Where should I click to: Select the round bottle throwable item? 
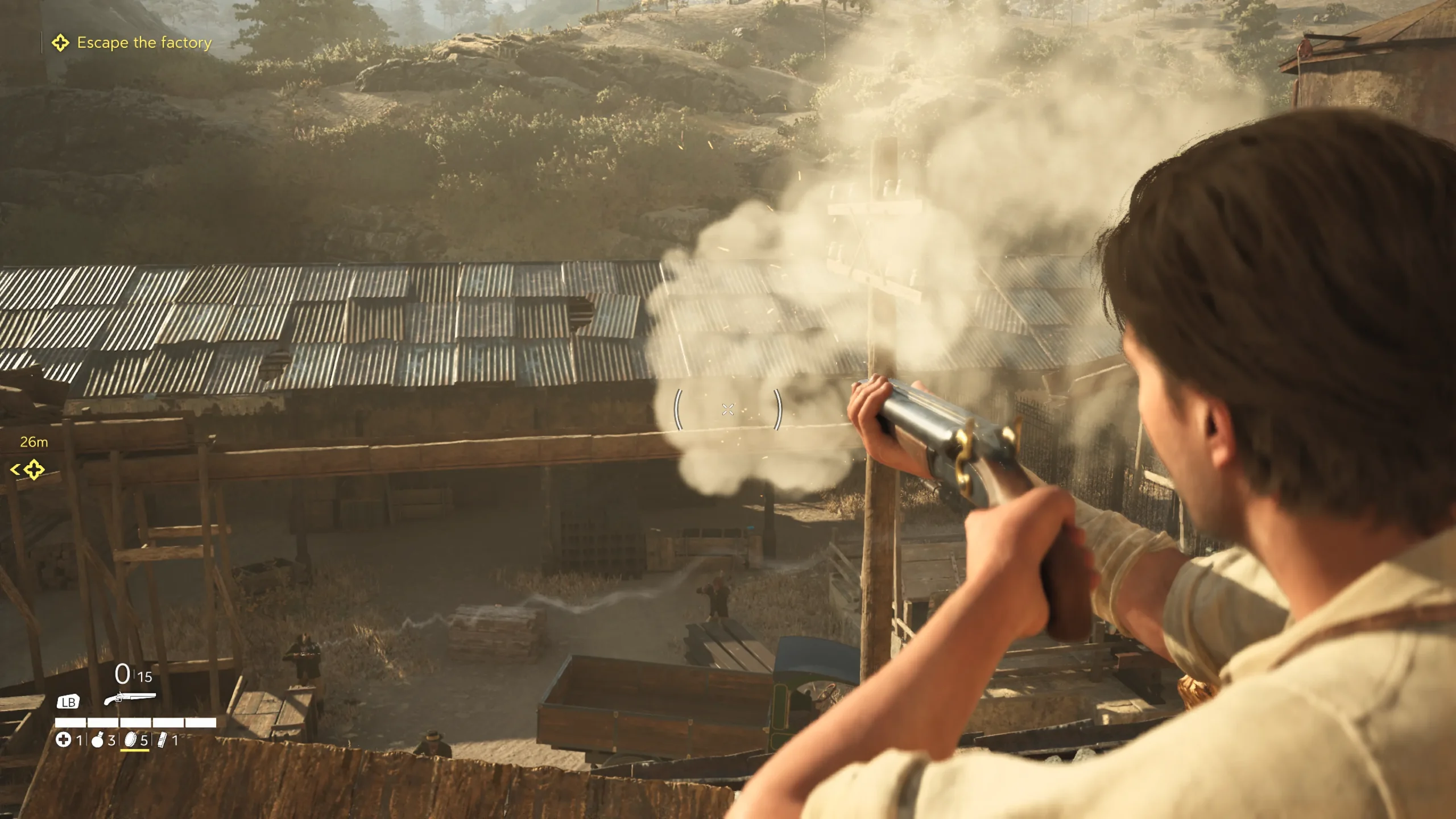(x=97, y=740)
